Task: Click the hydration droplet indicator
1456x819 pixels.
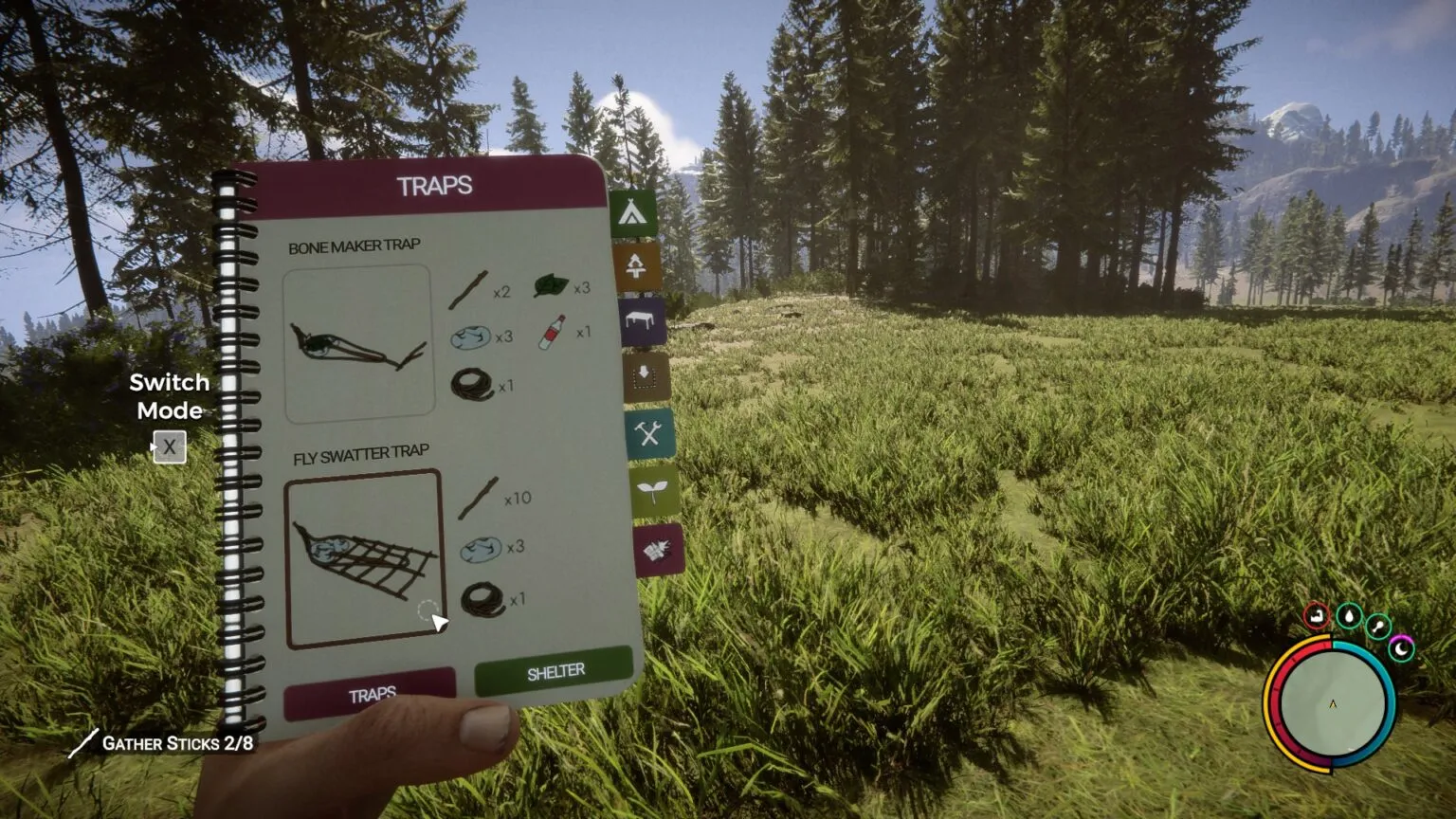Action: [x=1350, y=616]
